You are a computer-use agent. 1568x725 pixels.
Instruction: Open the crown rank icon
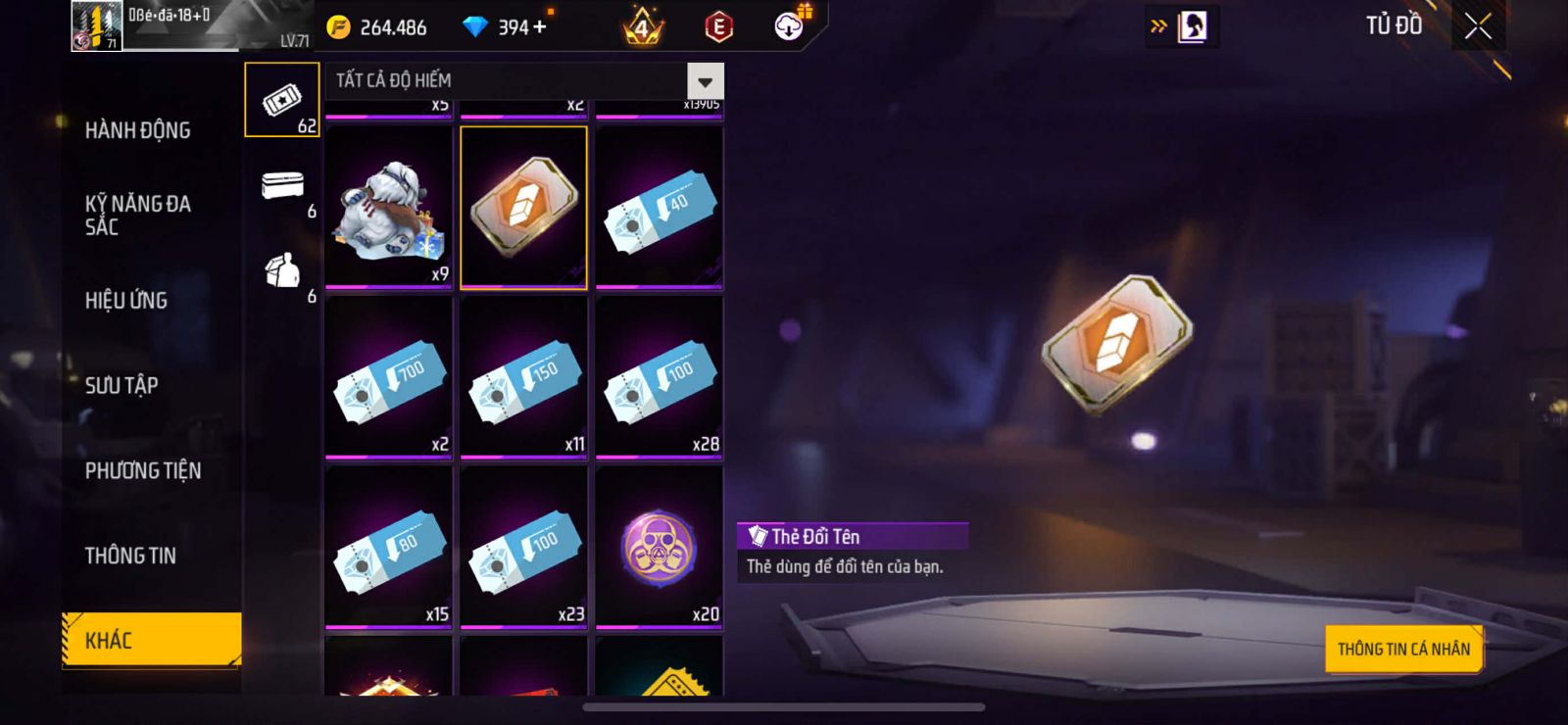643,27
